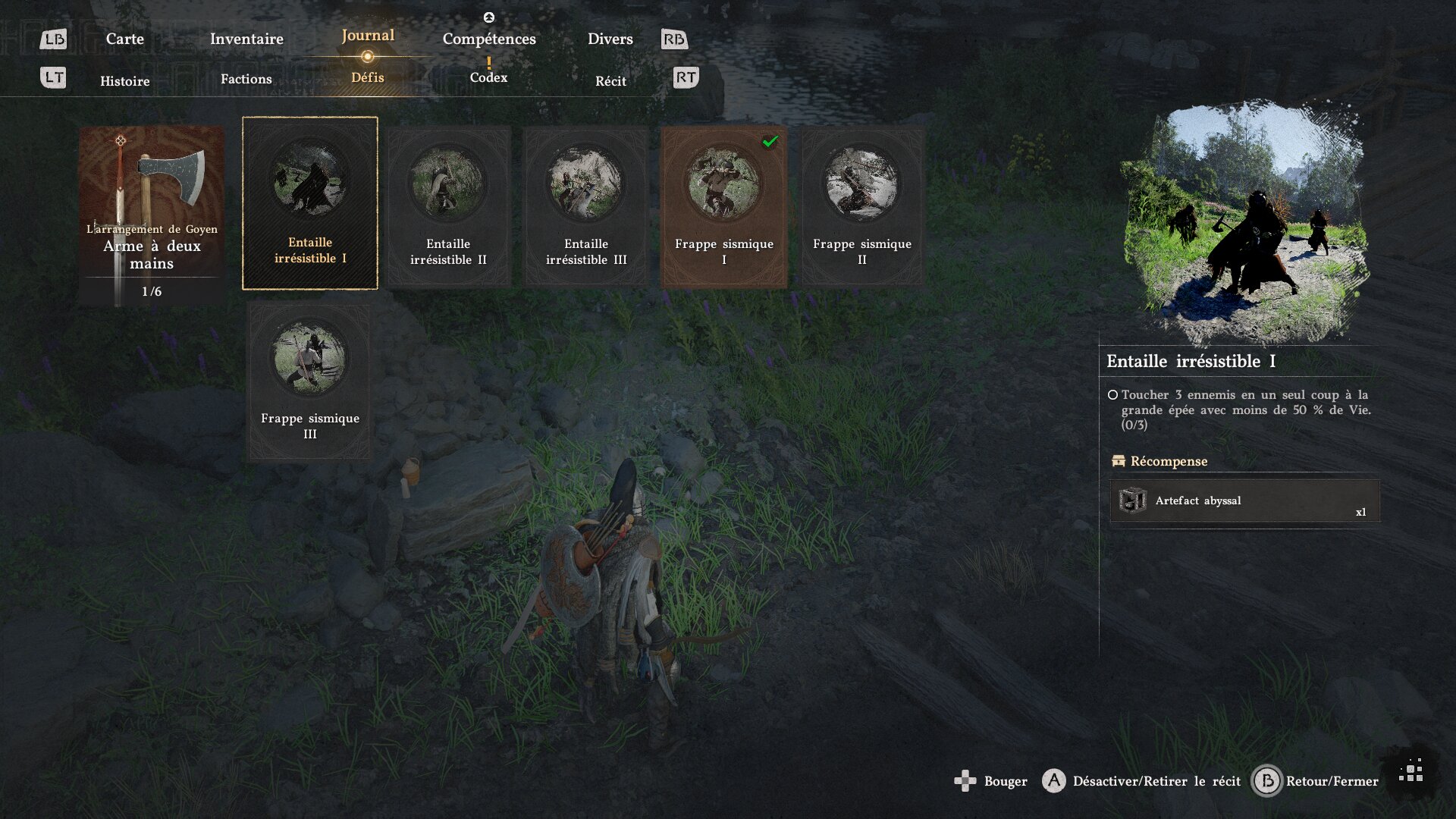Open the Codex section
This screenshot has height=819, width=1456.
pyautogui.click(x=488, y=77)
